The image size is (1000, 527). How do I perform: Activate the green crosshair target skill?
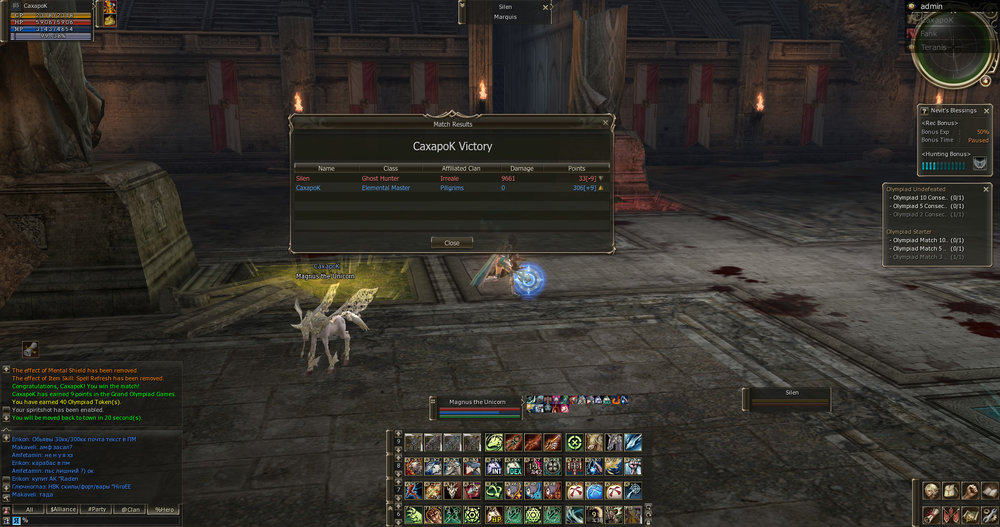574,442
